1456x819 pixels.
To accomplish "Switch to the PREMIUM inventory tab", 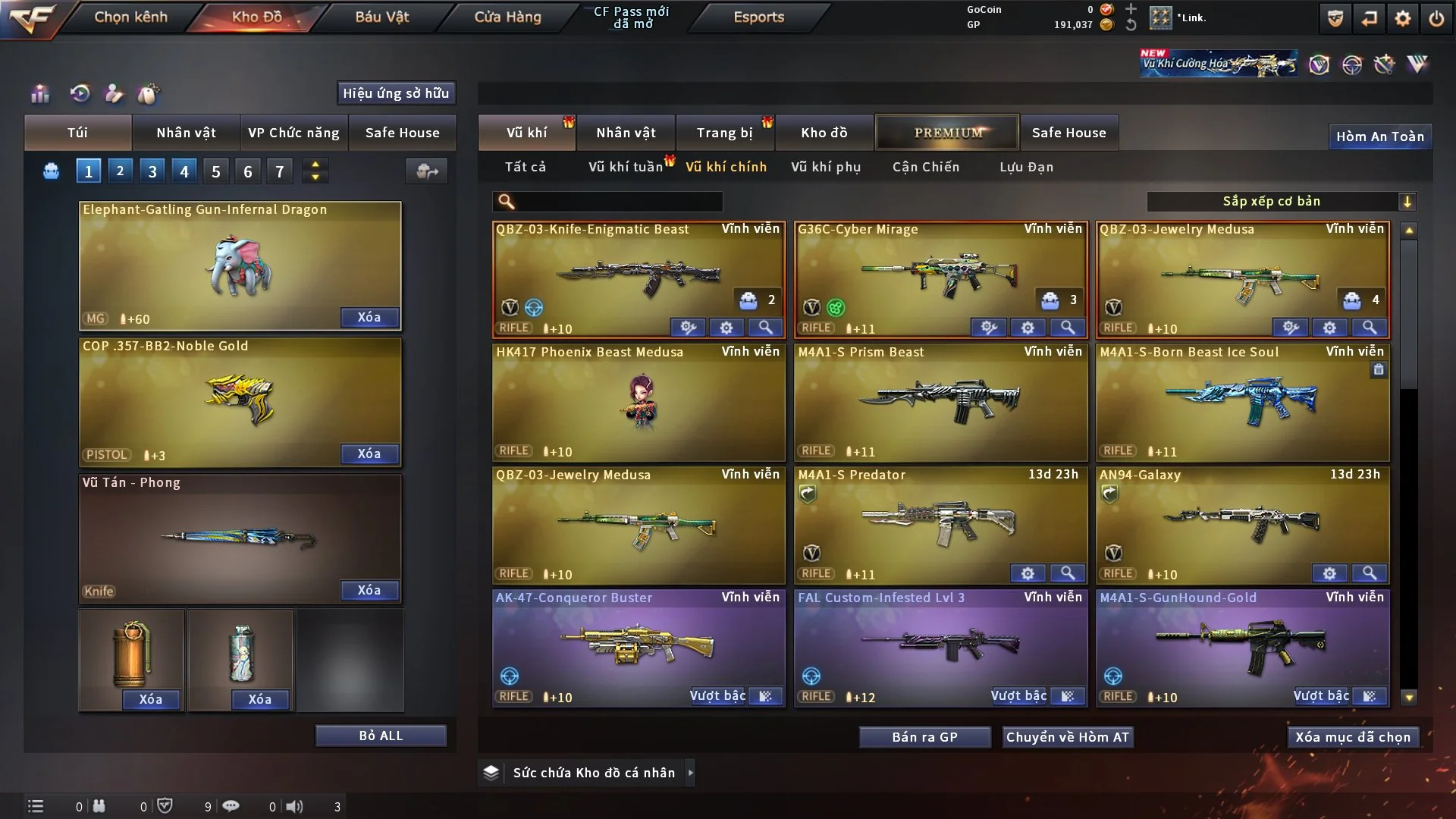I will [947, 133].
